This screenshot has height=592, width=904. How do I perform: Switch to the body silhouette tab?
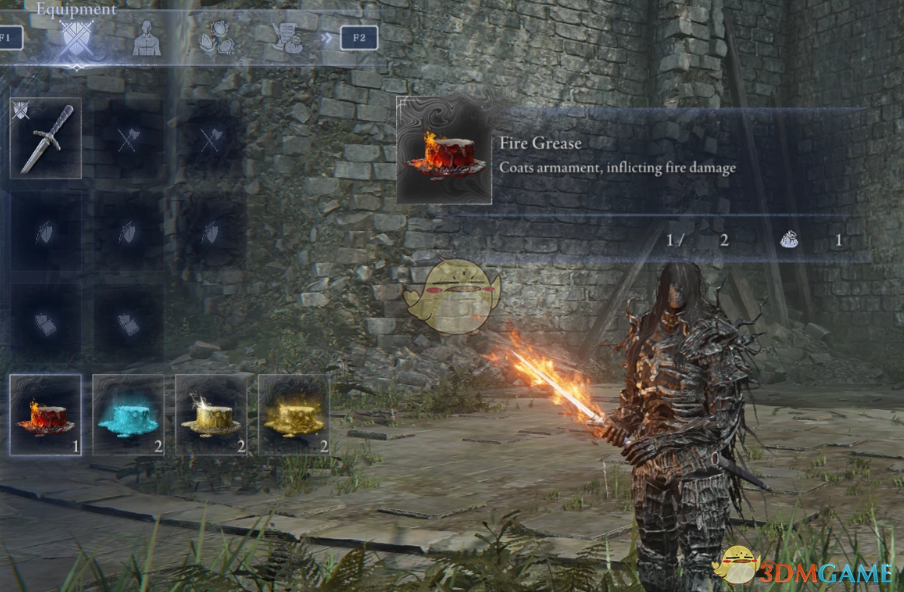click(x=147, y=38)
